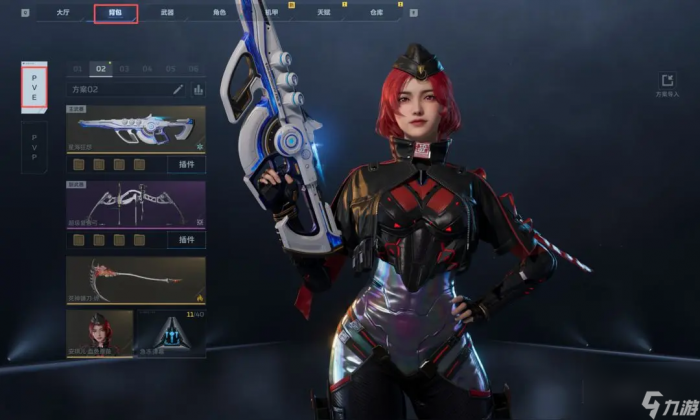Image resolution: width=700 pixels, height=420 pixels.
Task: Open 插件 plugins for the primary weapon
Action: pyautogui.click(x=186, y=164)
